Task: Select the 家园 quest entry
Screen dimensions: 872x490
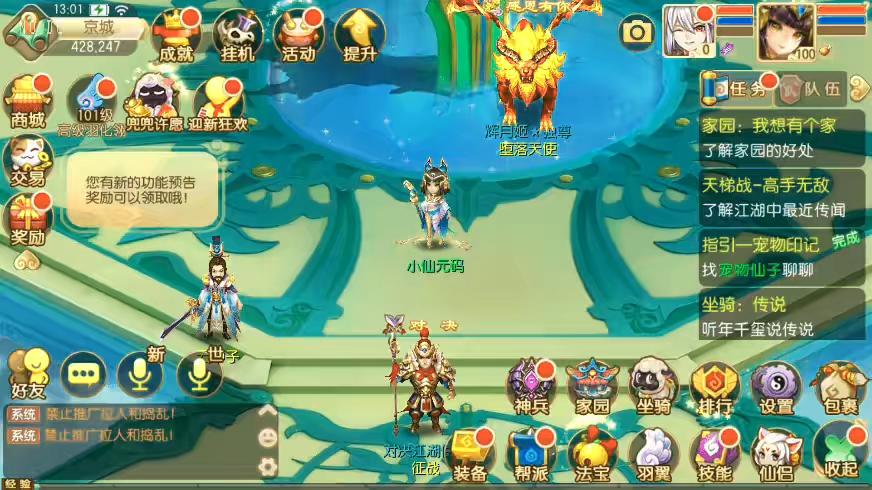Action: 781,138
